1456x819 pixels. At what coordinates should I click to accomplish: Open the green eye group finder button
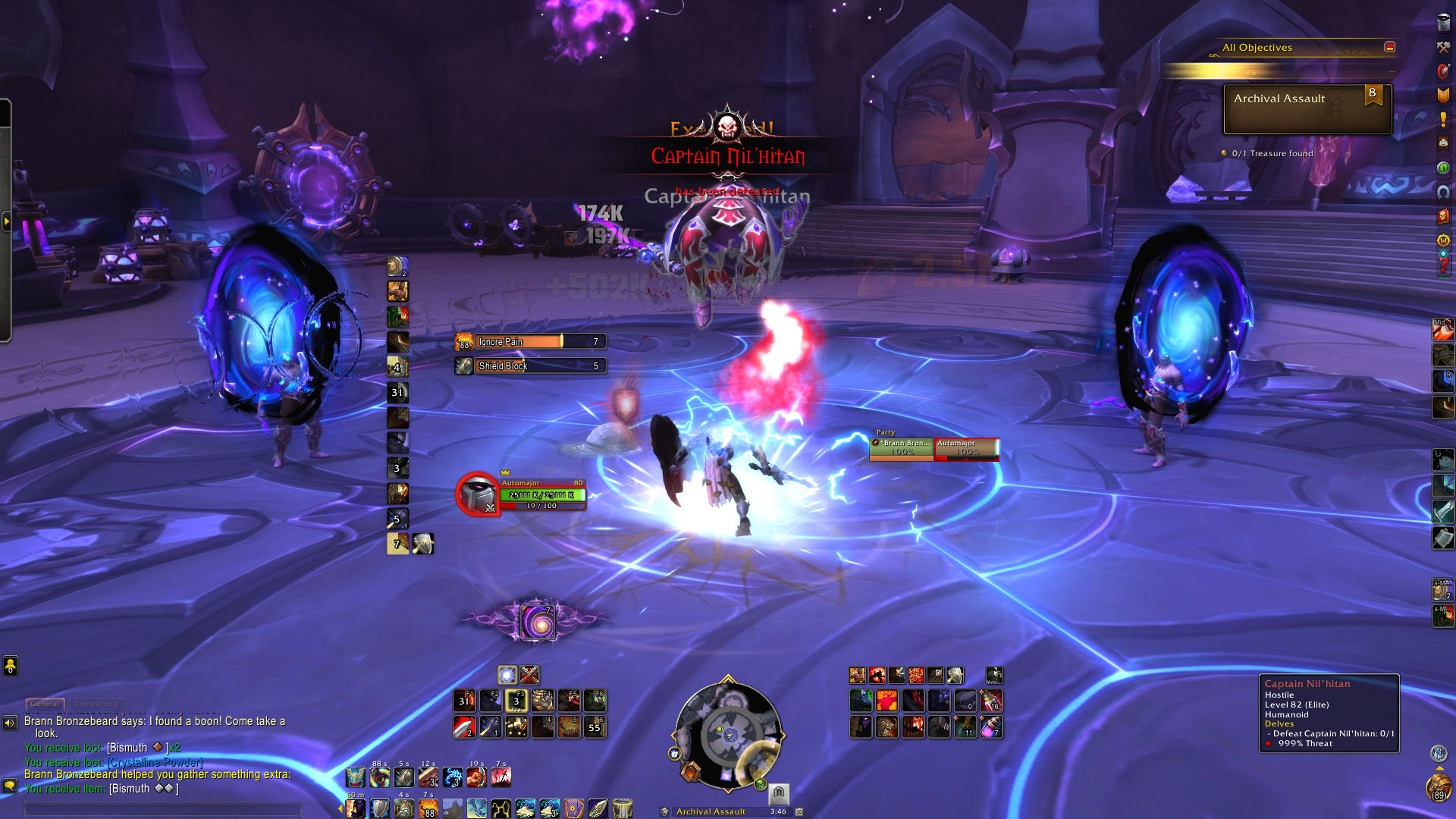(x=1443, y=168)
